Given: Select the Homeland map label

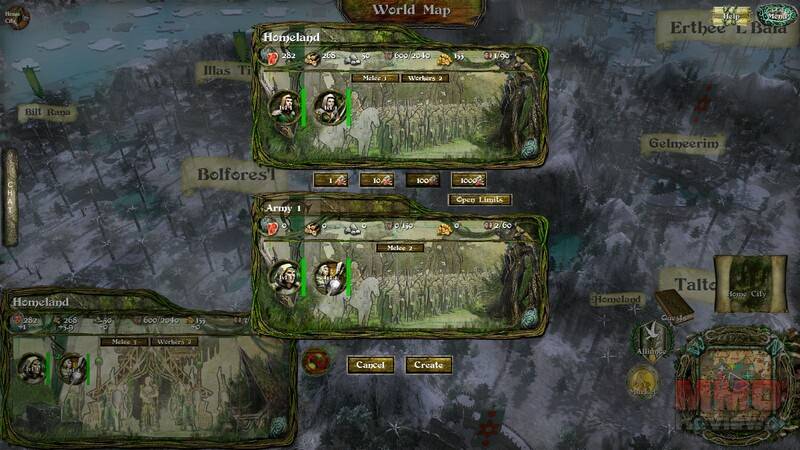Looking at the screenshot, I should (x=616, y=299).
